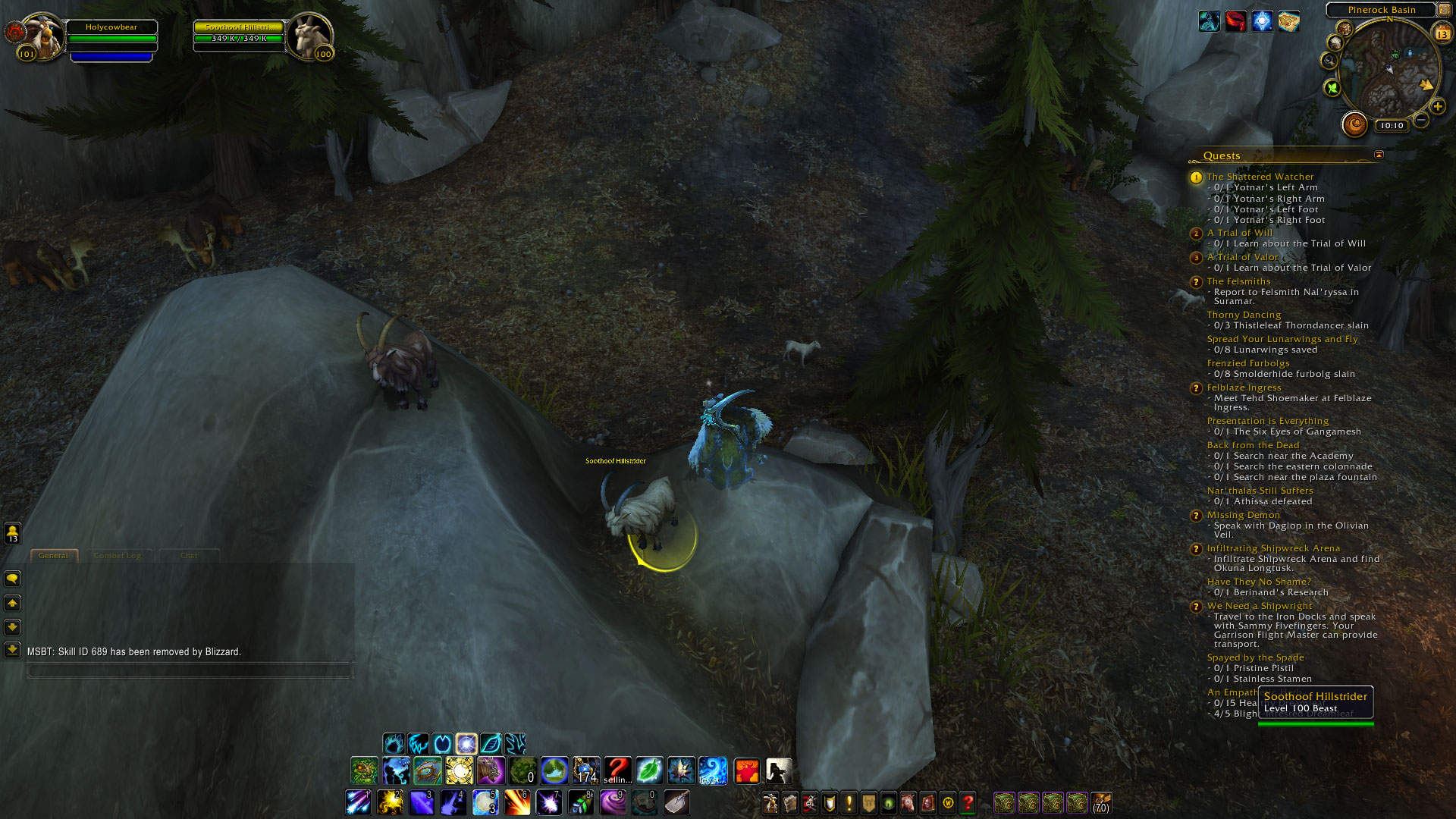Select the Chat tab
This screenshot has height=819, width=1456.
pos(189,556)
